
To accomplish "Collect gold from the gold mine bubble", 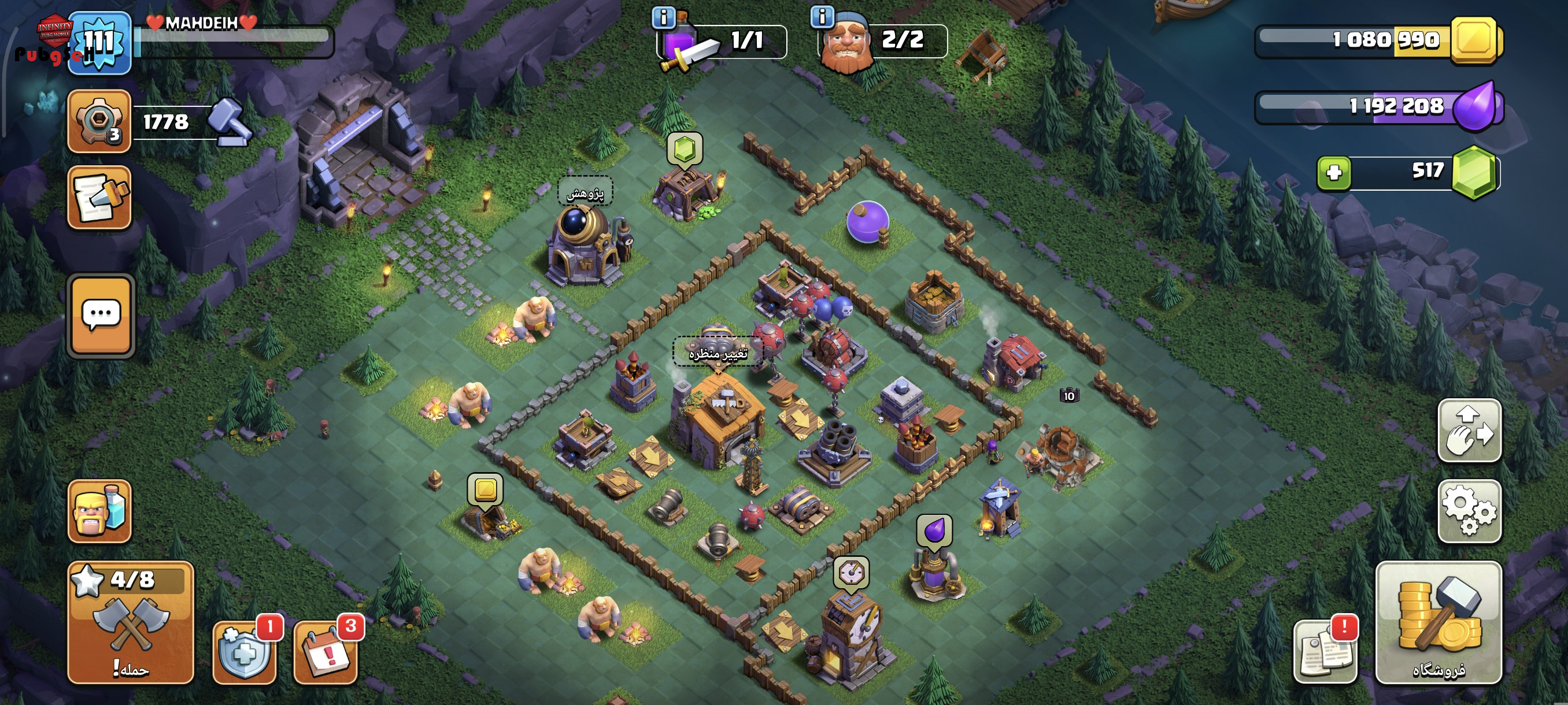I will tap(485, 489).
